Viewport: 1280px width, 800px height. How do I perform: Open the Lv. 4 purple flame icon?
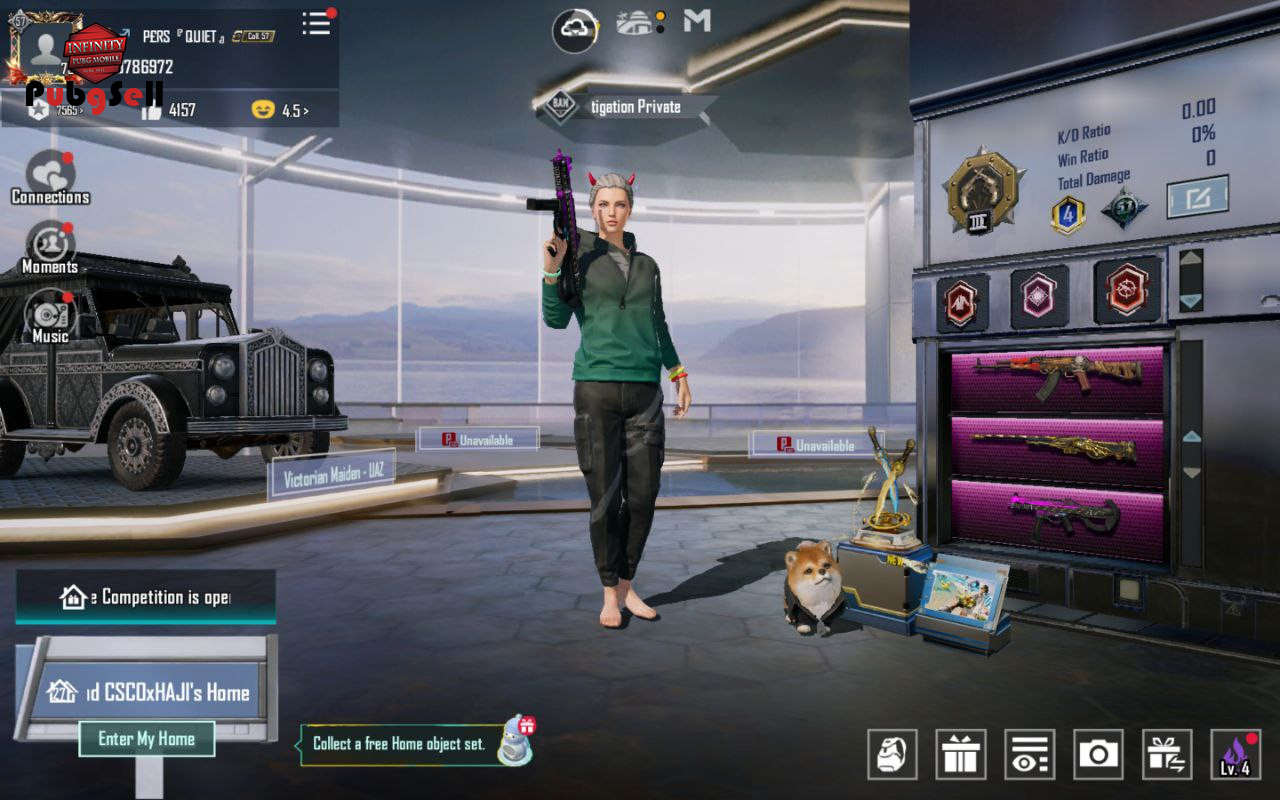[1235, 754]
